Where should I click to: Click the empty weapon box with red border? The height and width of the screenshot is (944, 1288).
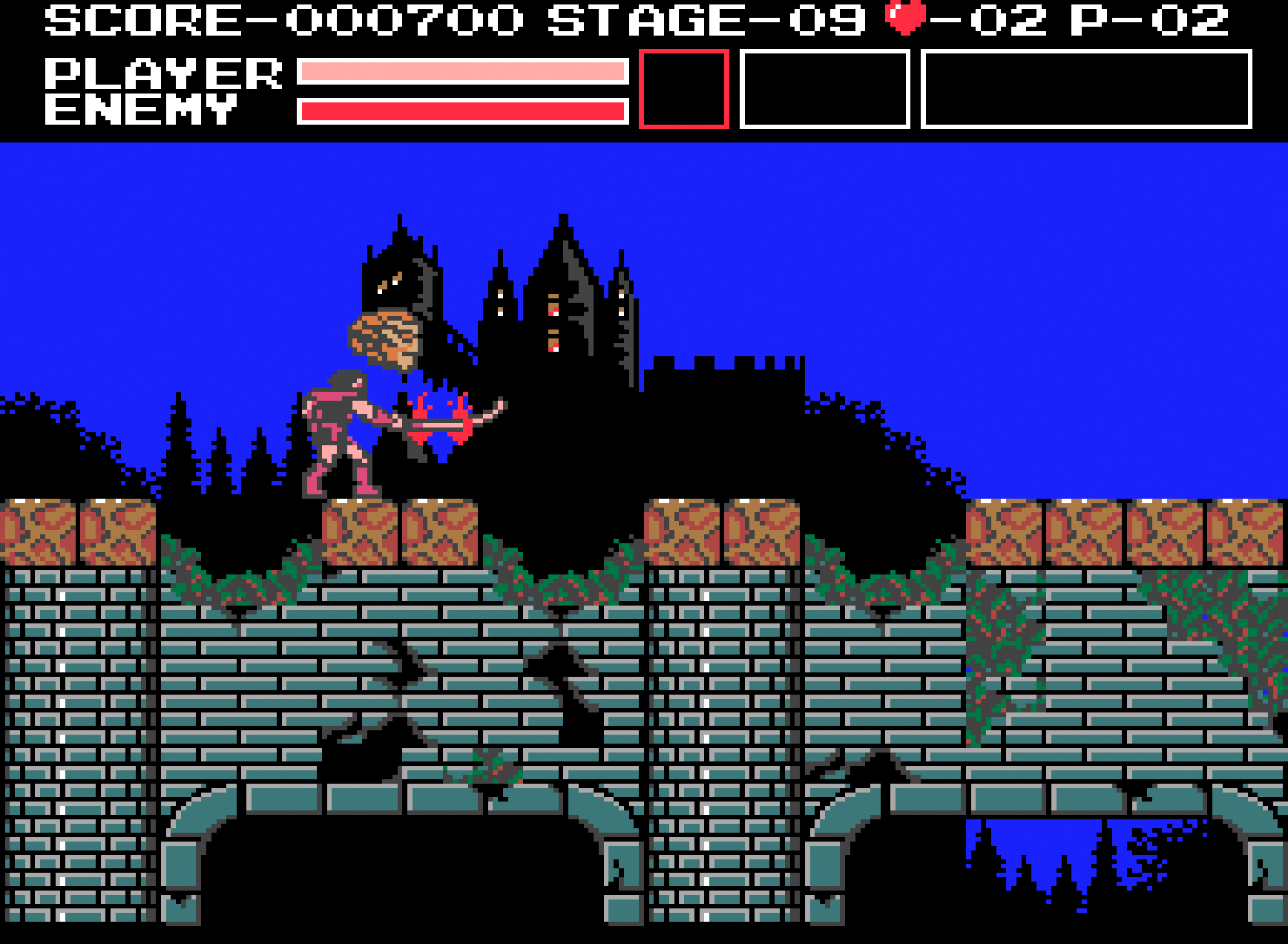[683, 89]
